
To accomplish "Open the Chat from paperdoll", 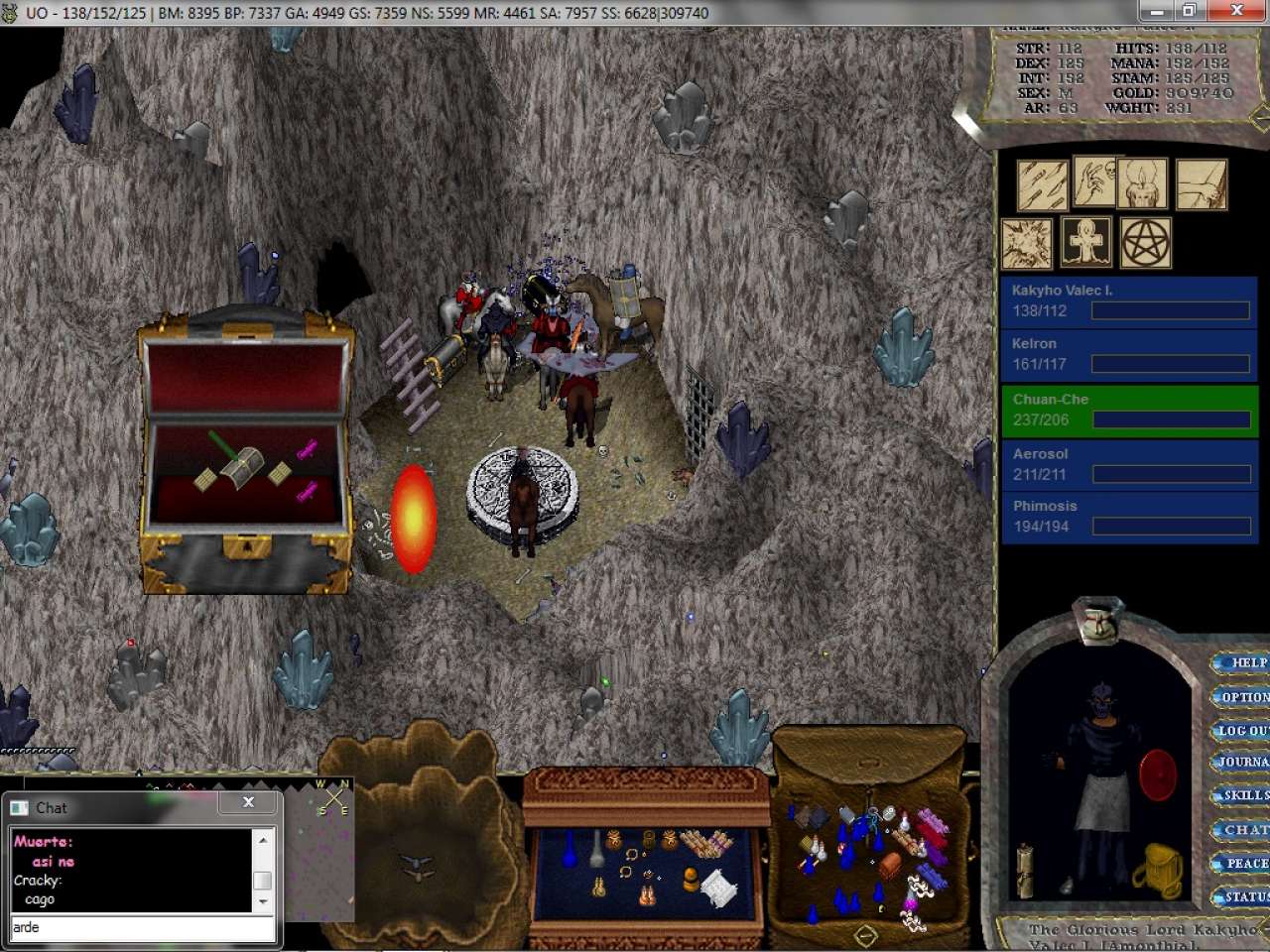I will point(1244,830).
